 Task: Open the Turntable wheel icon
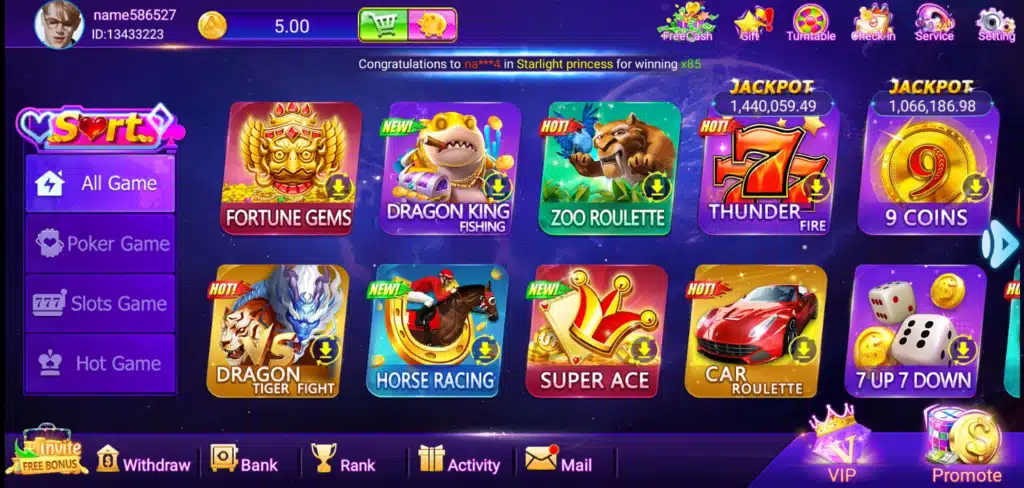810,24
